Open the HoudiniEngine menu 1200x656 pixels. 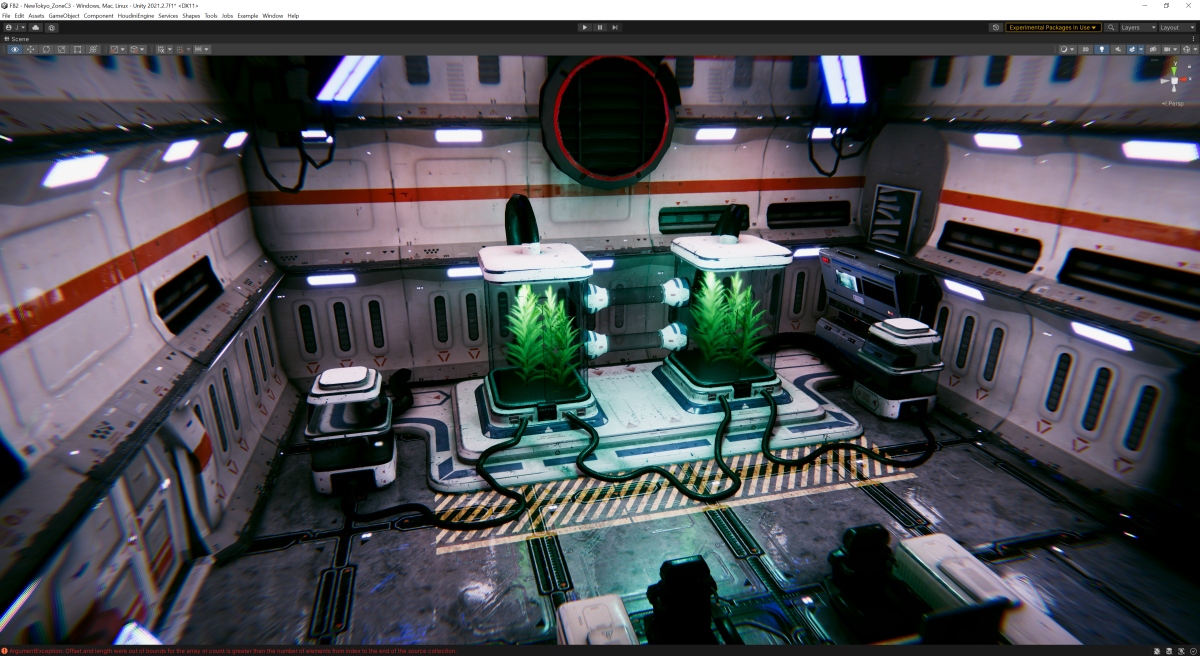pyautogui.click(x=135, y=16)
